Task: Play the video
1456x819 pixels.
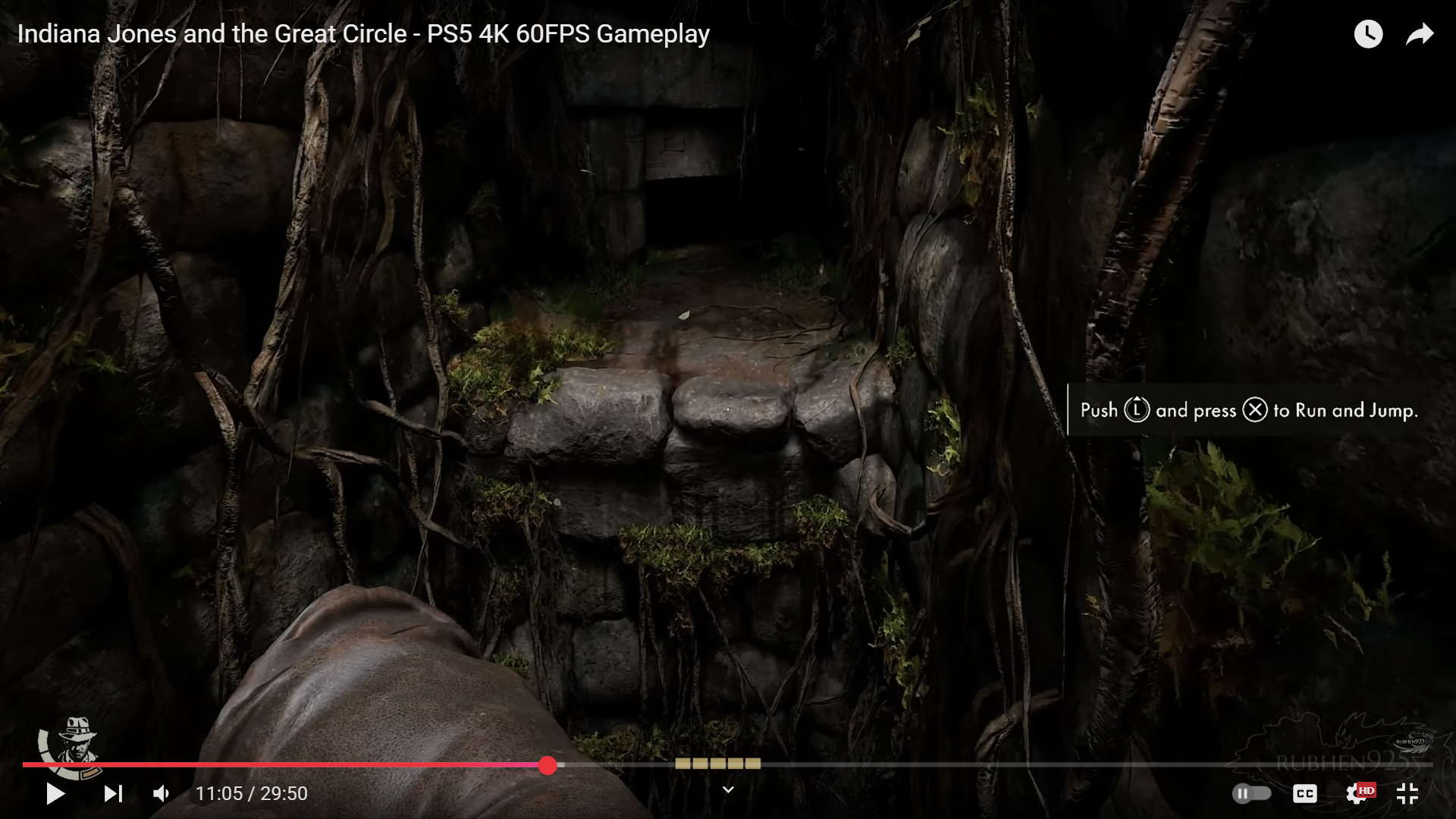Action: tap(54, 793)
